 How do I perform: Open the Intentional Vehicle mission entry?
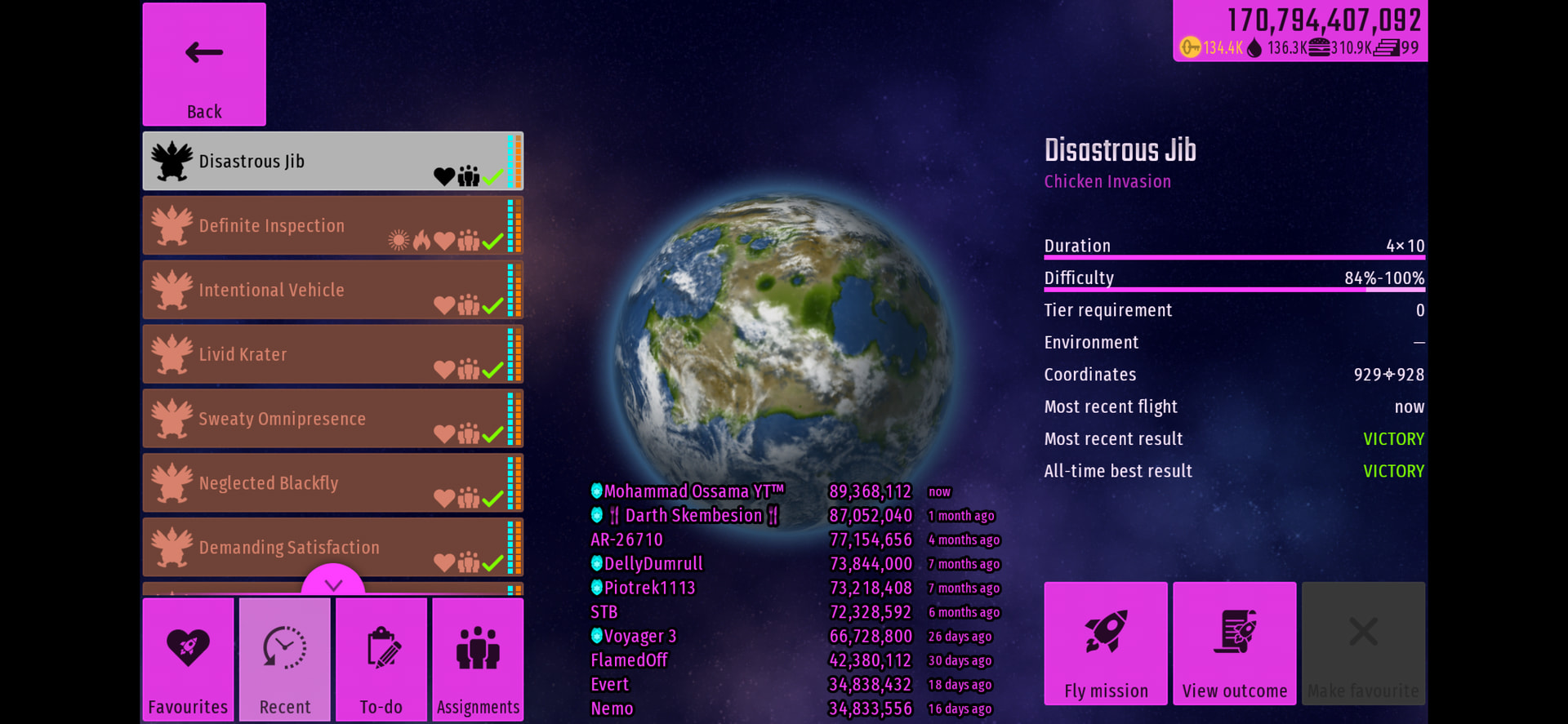pyautogui.click(x=332, y=290)
